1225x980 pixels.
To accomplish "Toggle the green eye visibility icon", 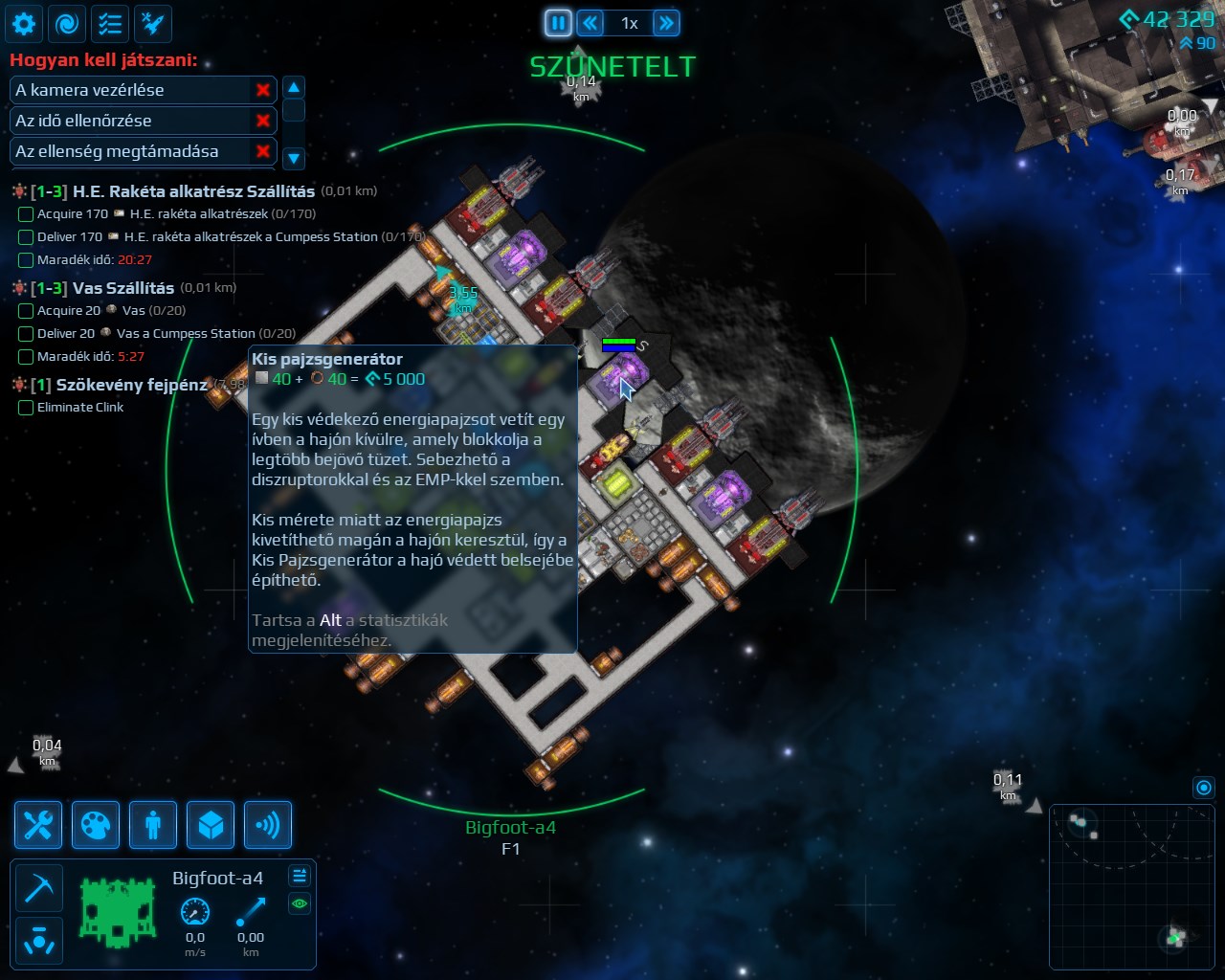I will click(x=300, y=903).
